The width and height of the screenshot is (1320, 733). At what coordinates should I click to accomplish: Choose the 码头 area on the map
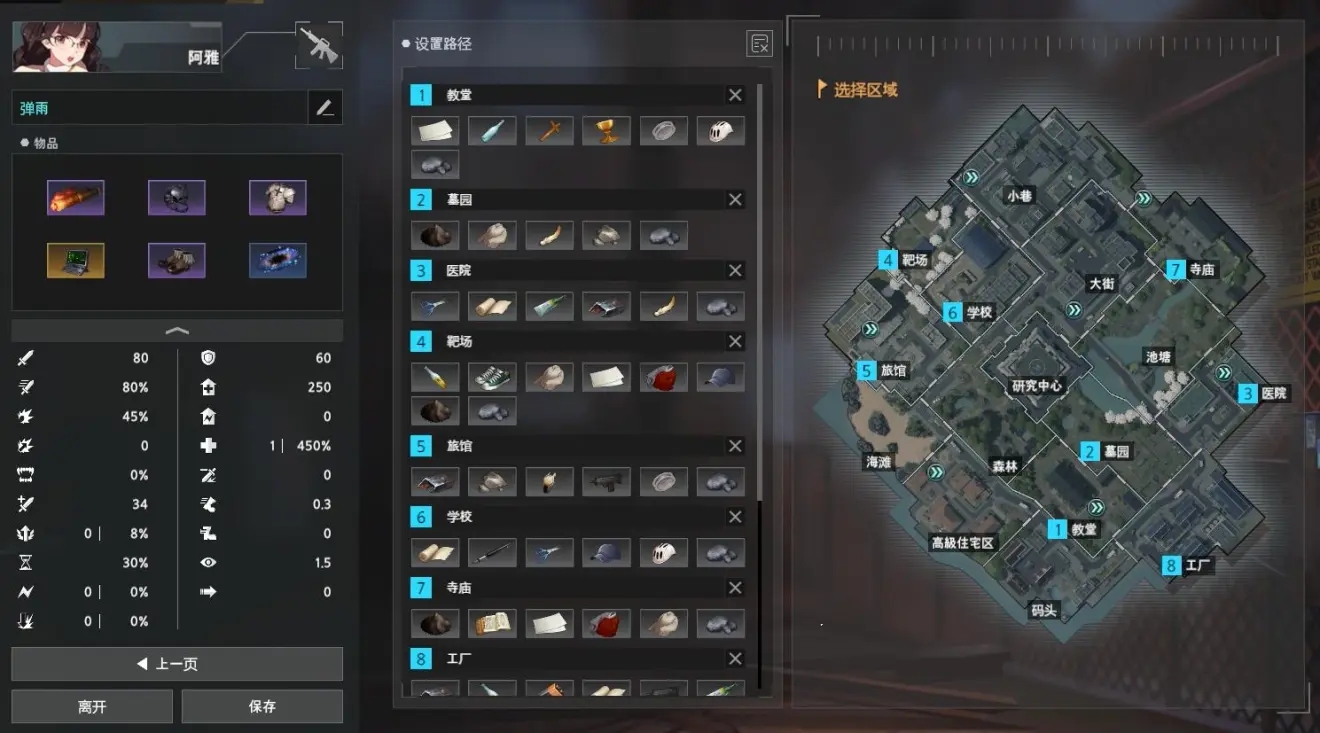1043,610
